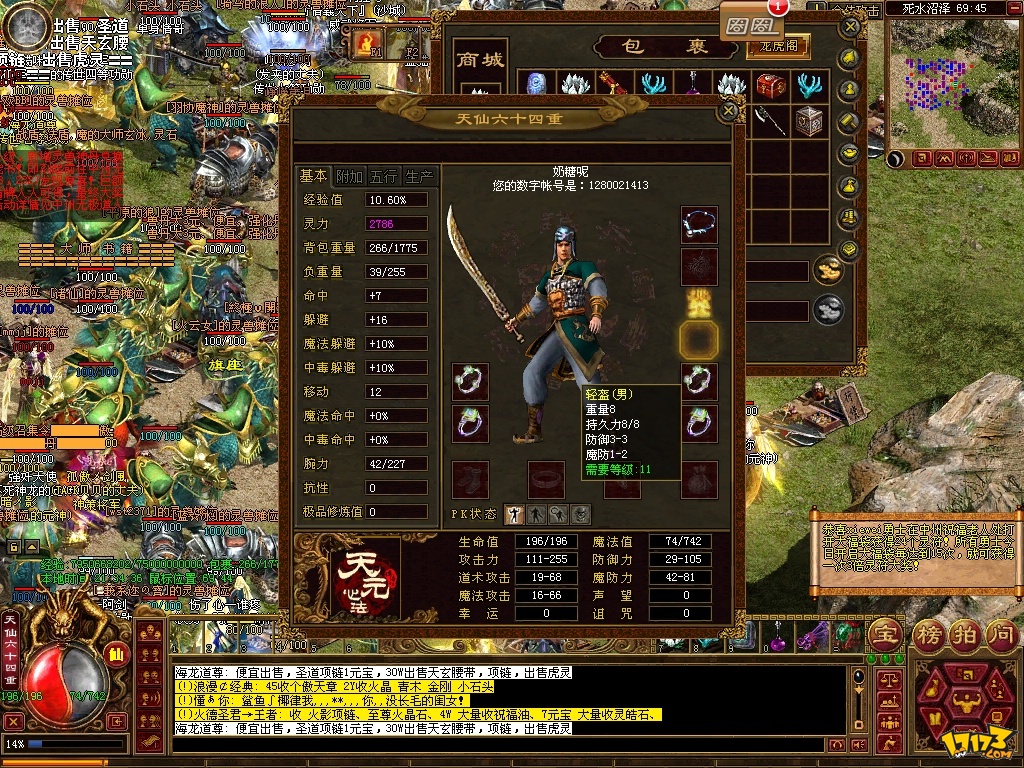
Task: Open the 宝 round button
Action: 886,634
